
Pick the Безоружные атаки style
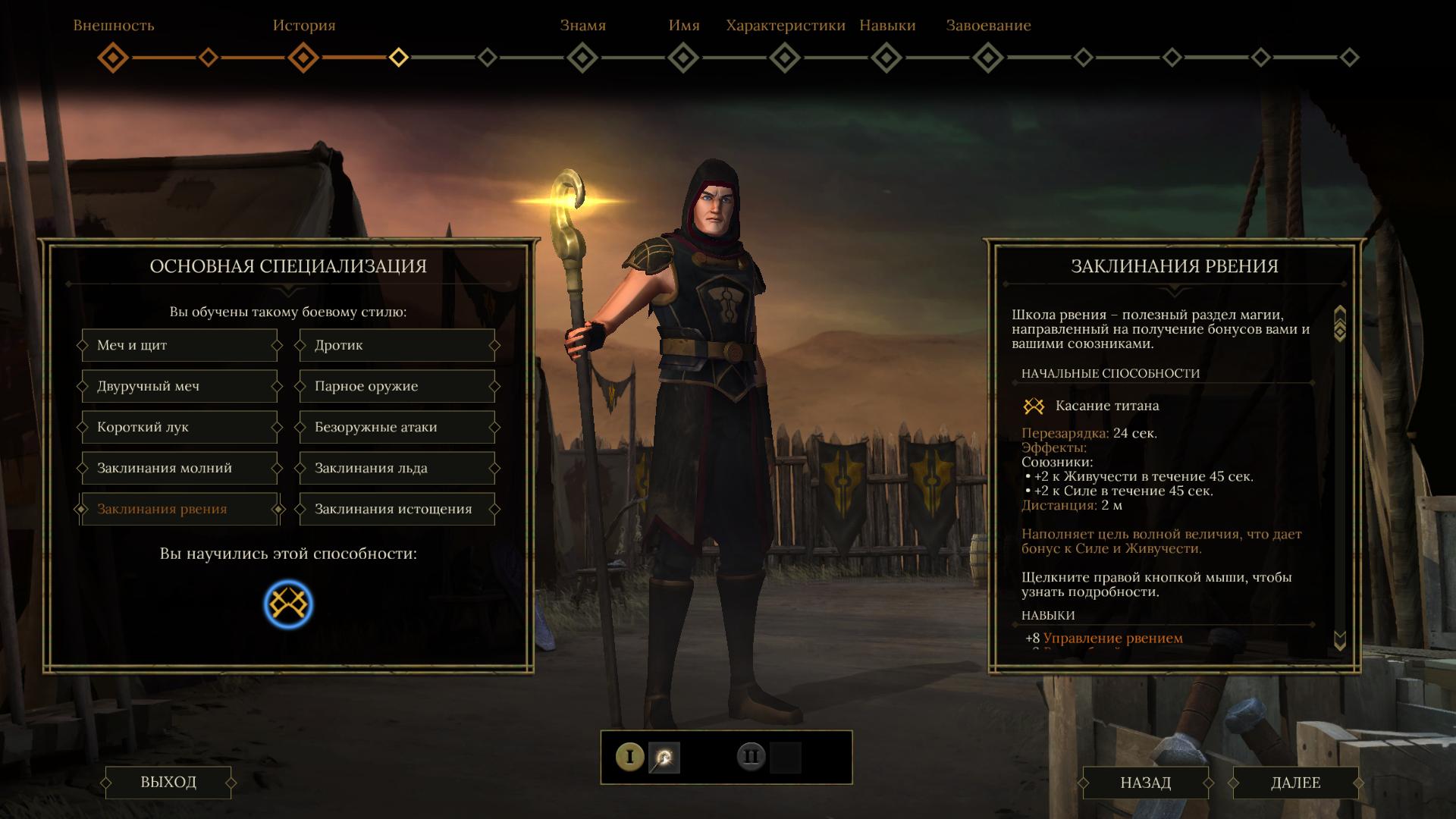pos(397,428)
